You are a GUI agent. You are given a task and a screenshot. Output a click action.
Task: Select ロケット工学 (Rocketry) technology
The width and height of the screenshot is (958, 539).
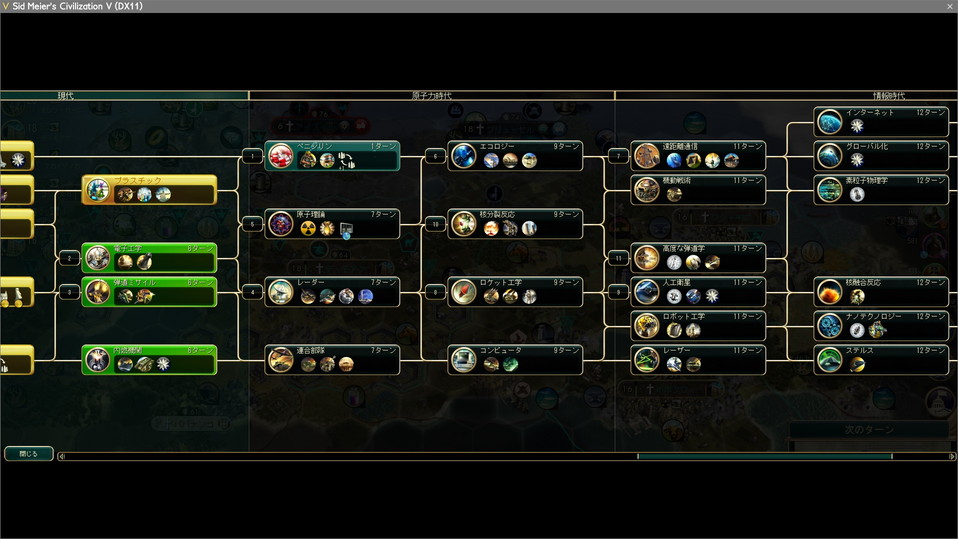point(514,292)
